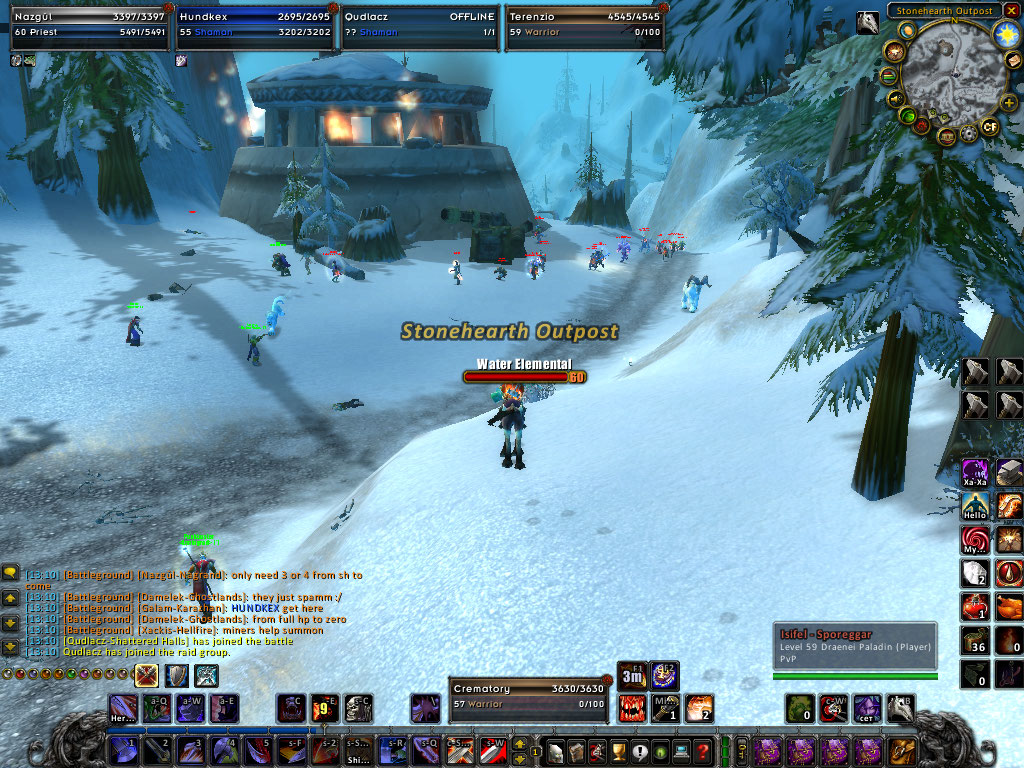Click the chat bubble button beside chat
The image size is (1024, 768).
[11, 572]
